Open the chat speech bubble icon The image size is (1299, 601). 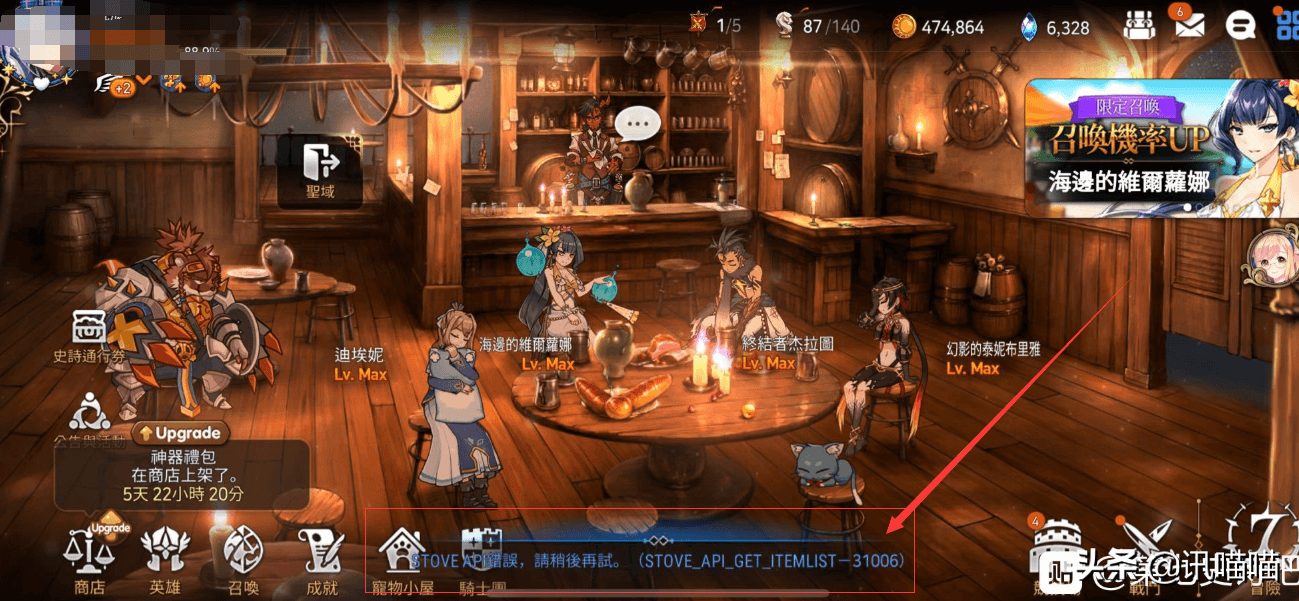(1241, 25)
